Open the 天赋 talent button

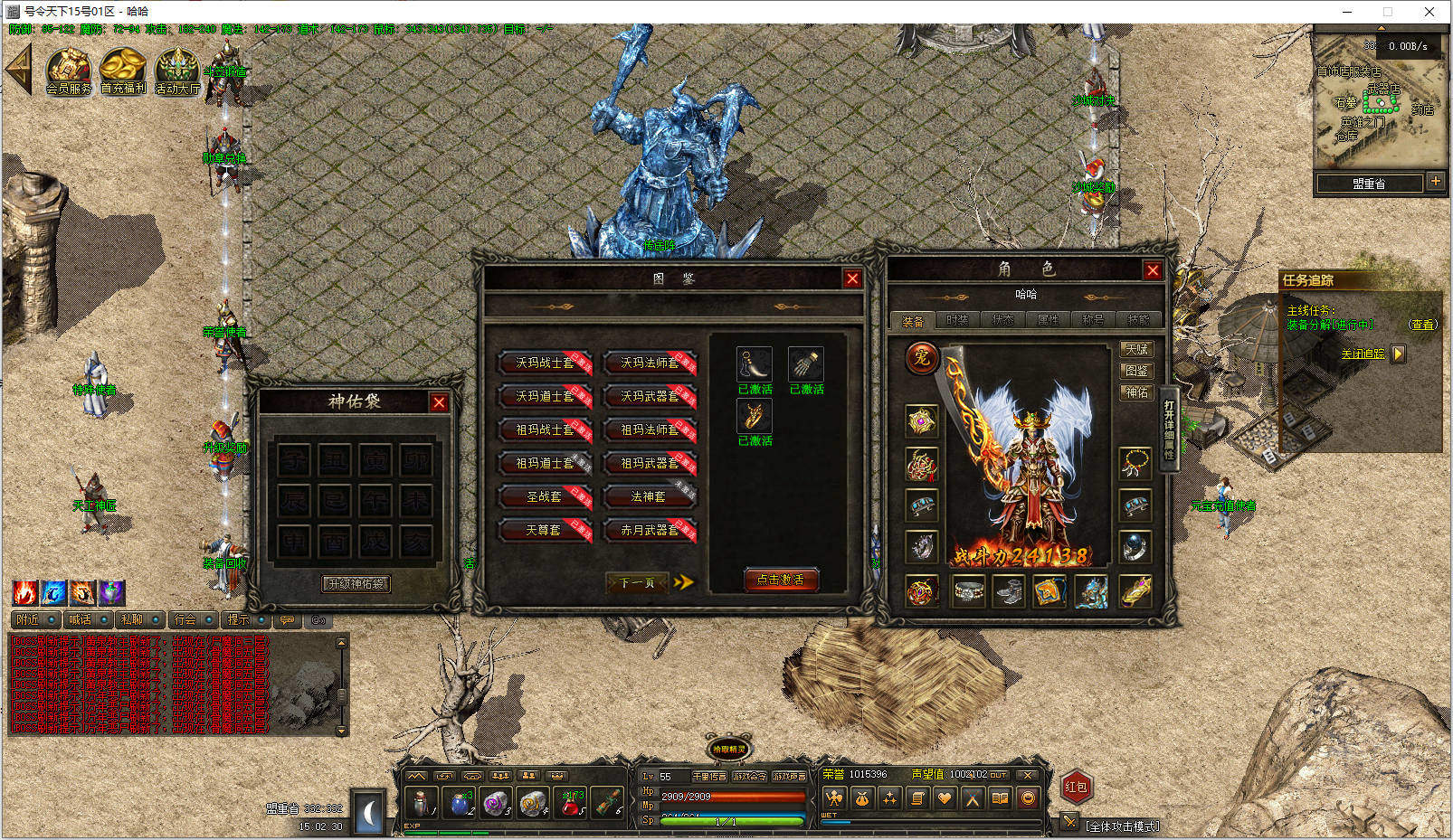tap(1136, 349)
